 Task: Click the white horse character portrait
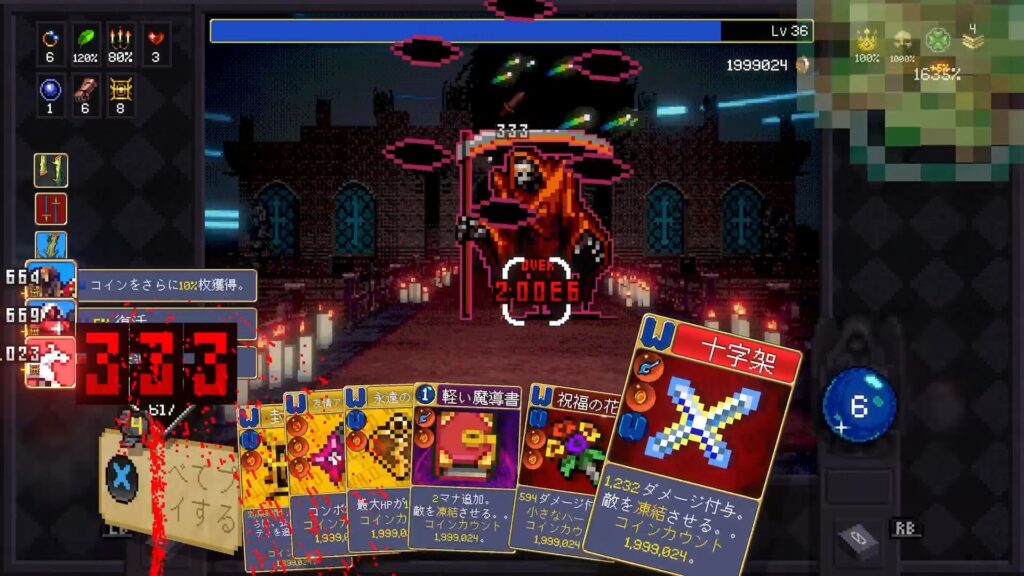click(51, 360)
